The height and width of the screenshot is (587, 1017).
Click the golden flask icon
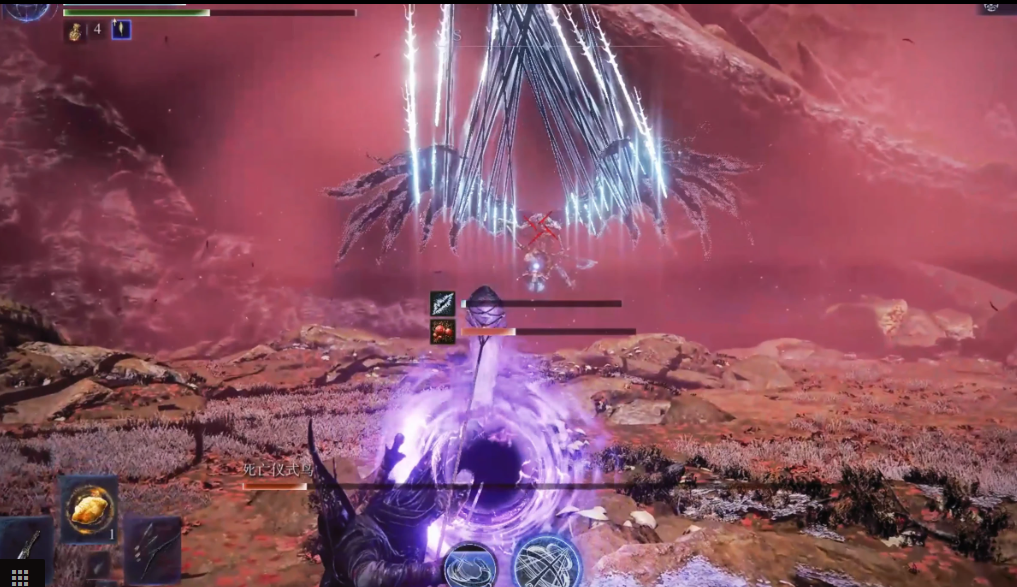point(76,31)
